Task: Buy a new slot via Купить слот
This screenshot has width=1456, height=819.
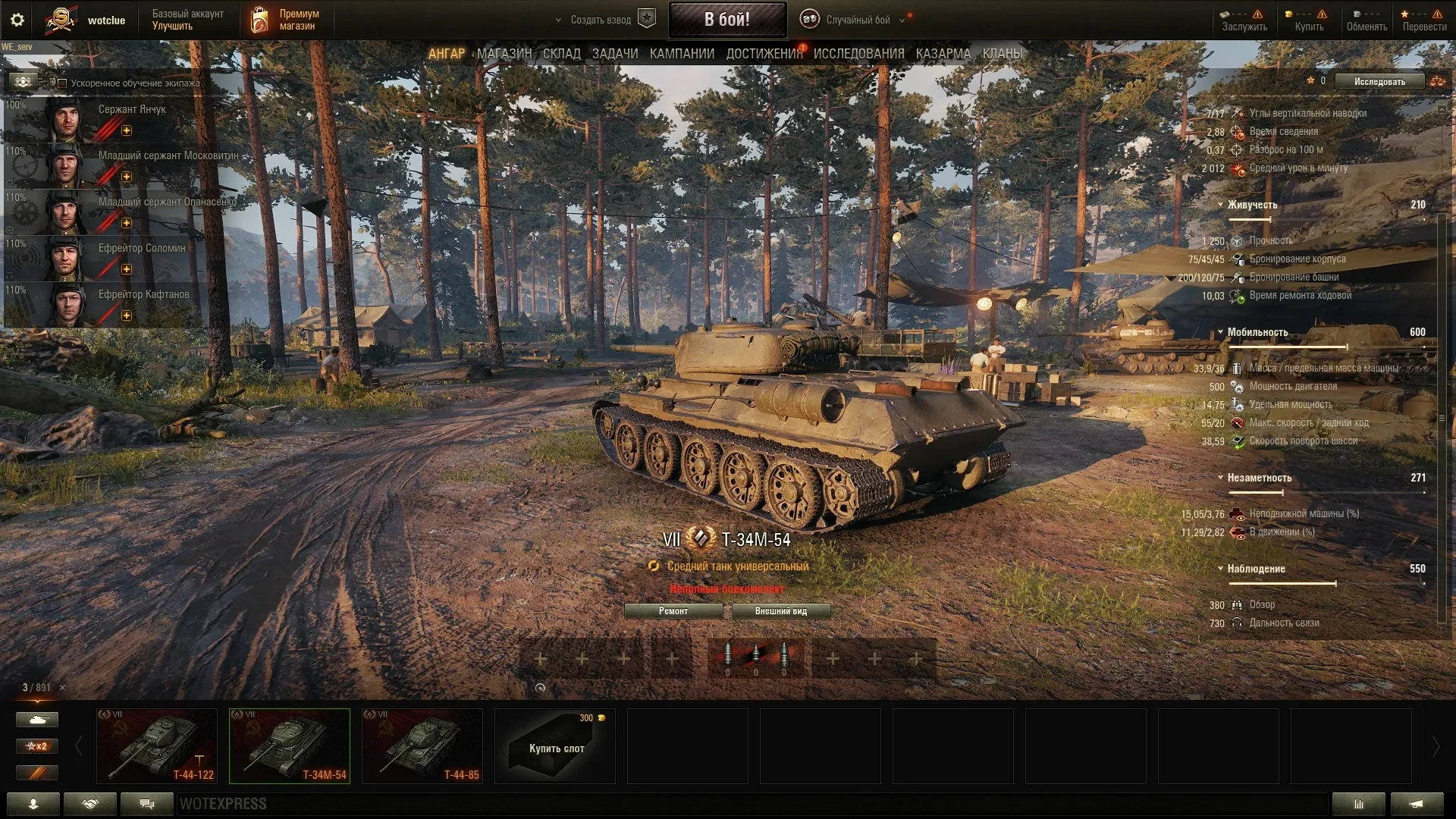Action: click(555, 746)
